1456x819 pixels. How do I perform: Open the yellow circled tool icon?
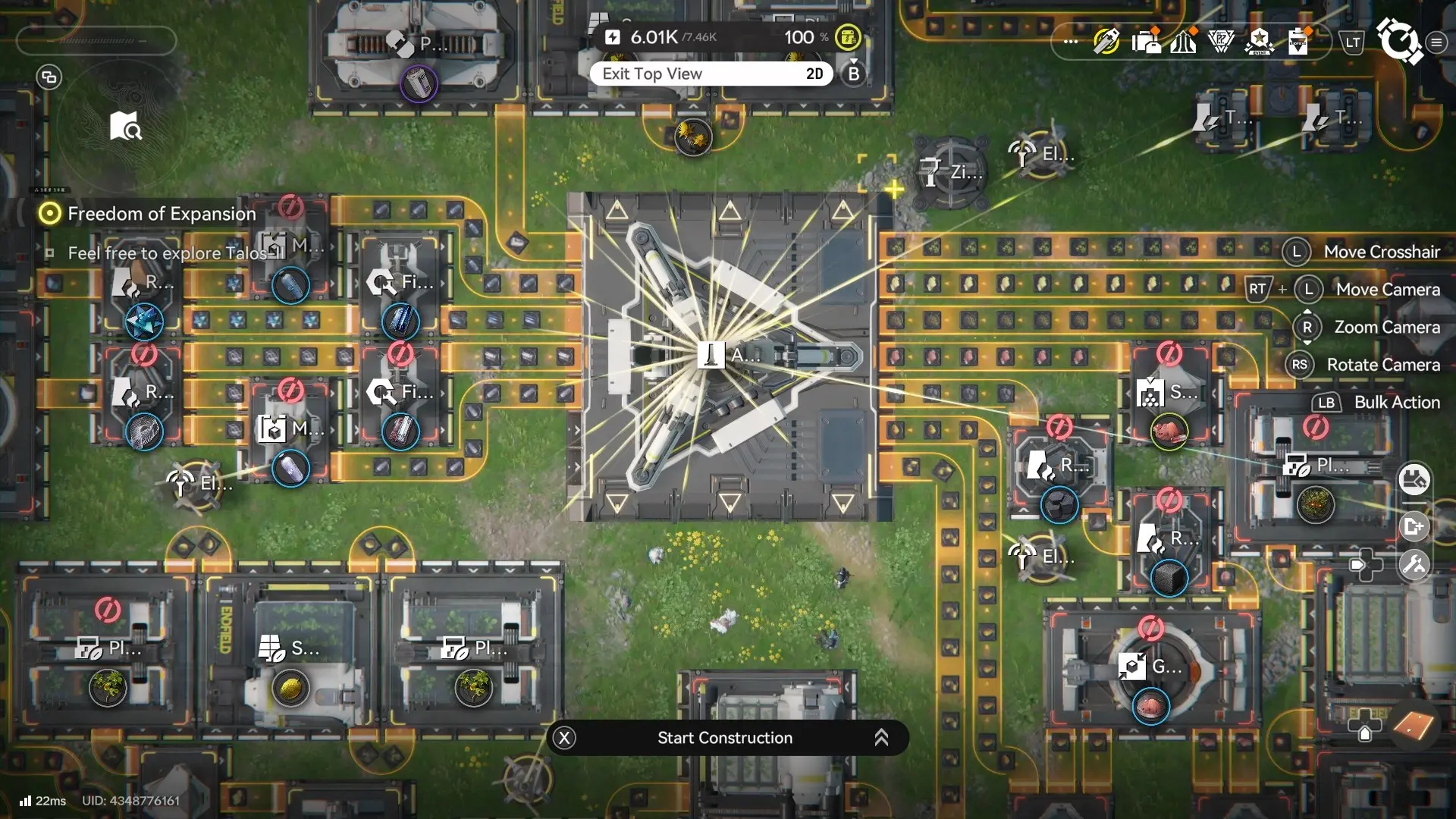(1106, 42)
